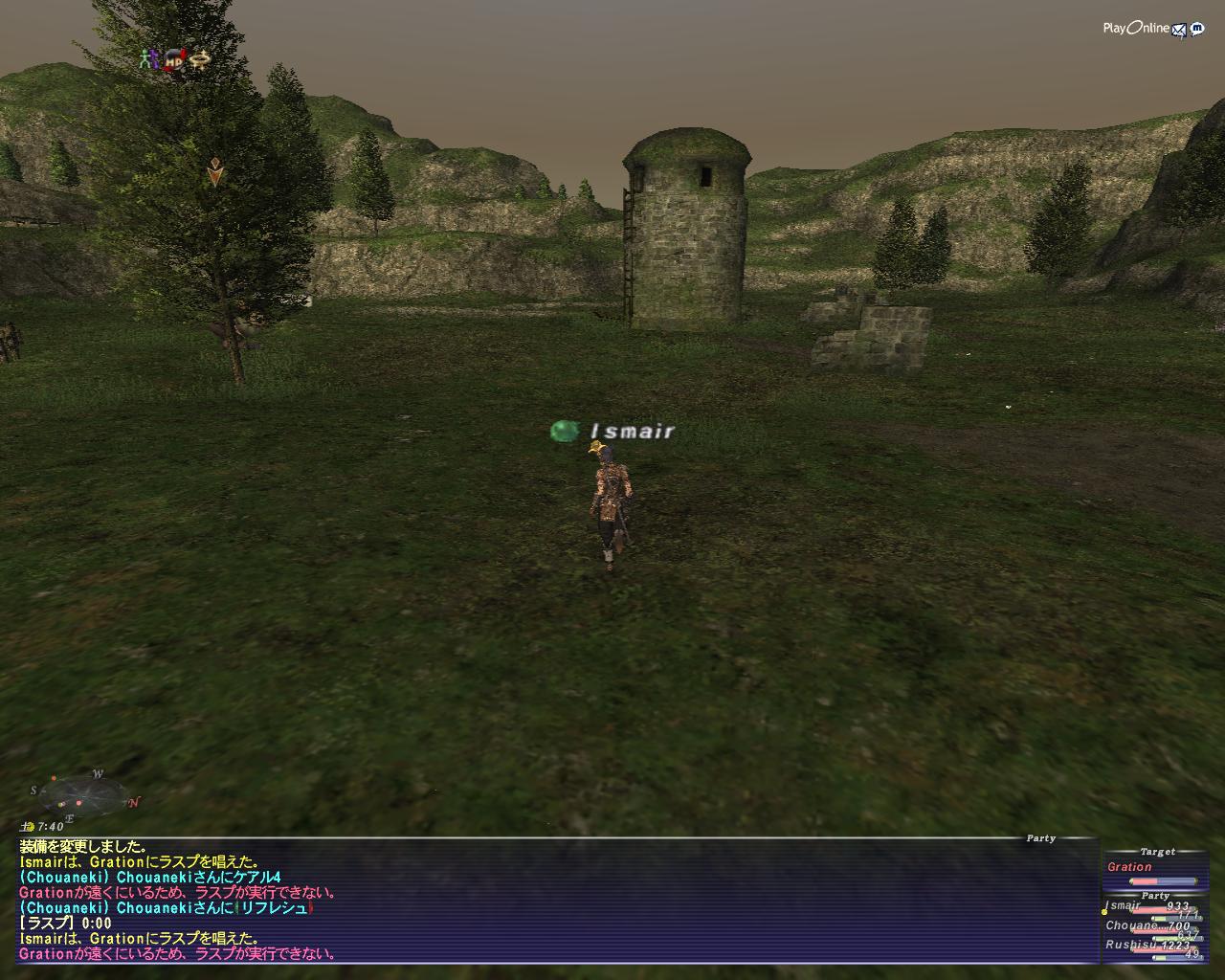Select Ismair in the party list

(1124, 906)
